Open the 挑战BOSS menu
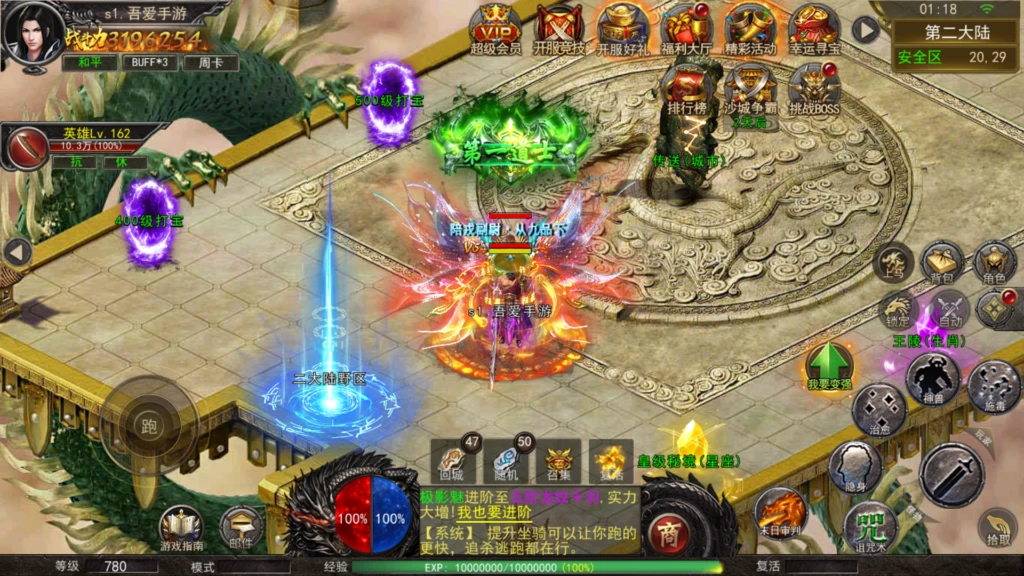 pyautogui.click(x=814, y=86)
